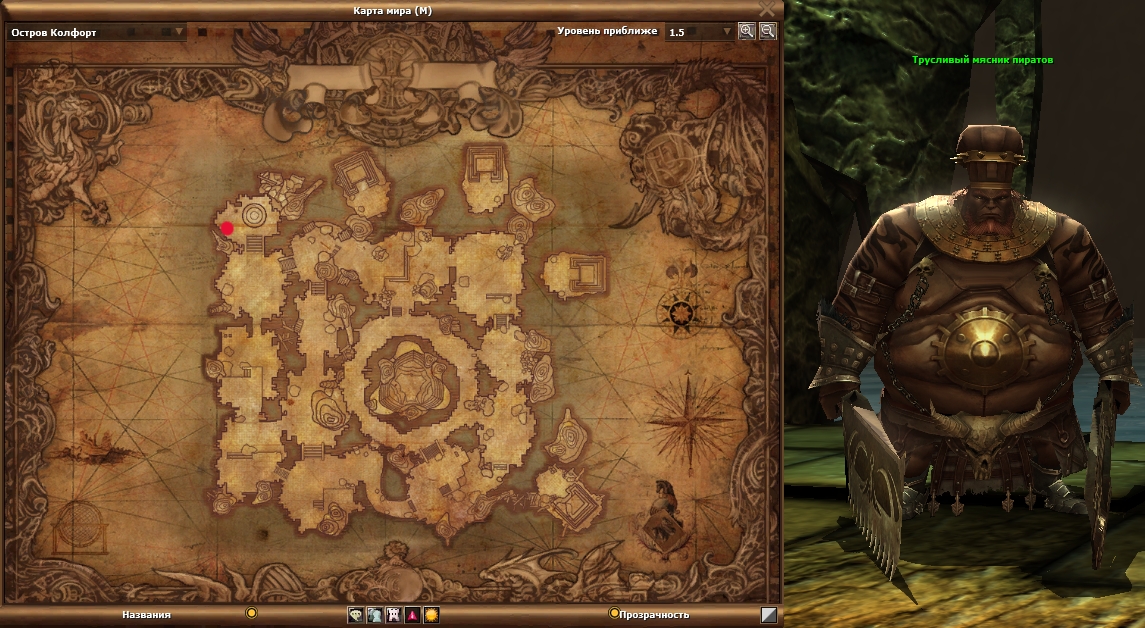This screenshot has width=1145, height=628.
Task: Zoom in with the magnifier plus button
Action: (746, 31)
